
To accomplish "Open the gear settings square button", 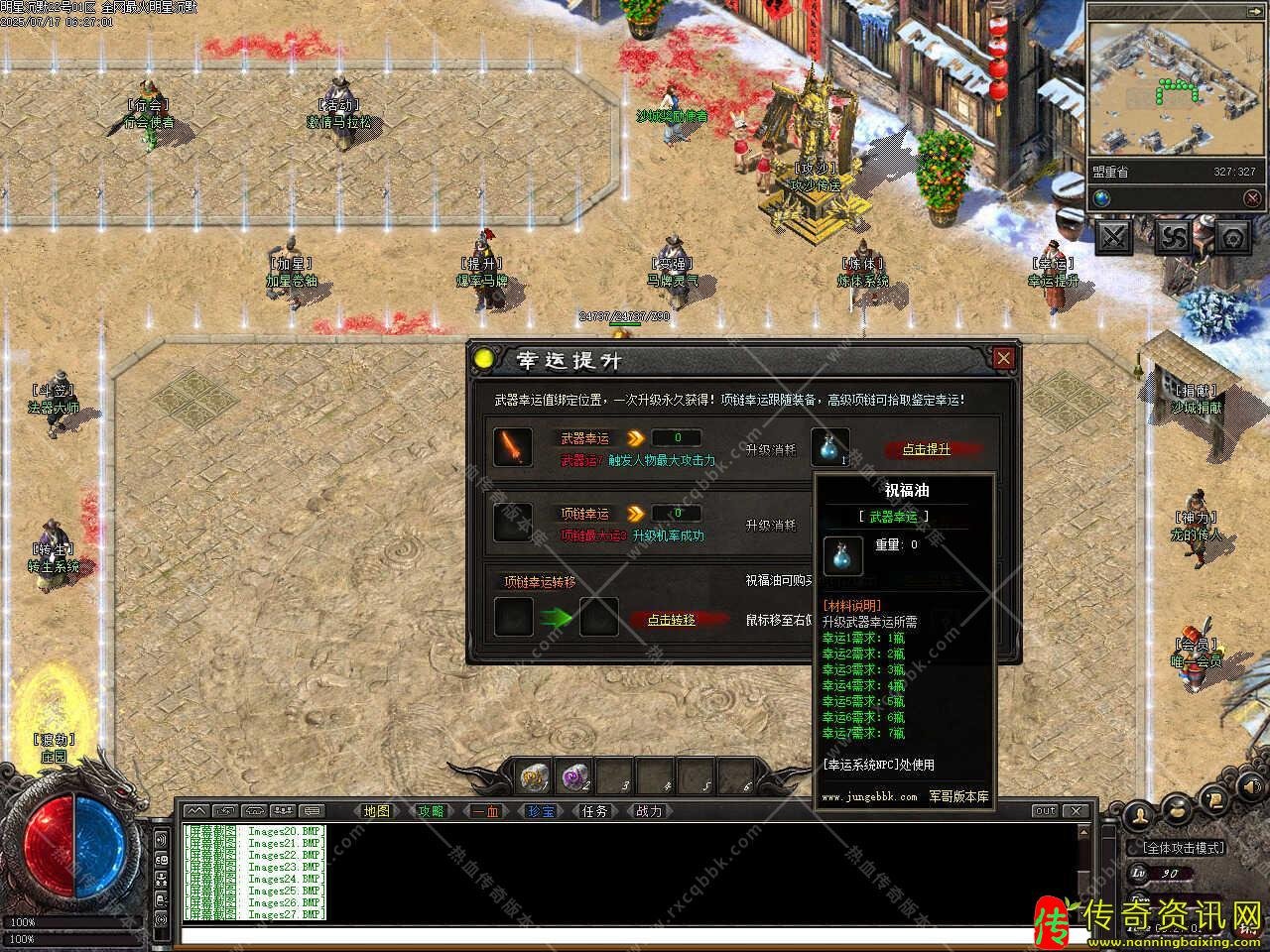I will tap(1232, 237).
